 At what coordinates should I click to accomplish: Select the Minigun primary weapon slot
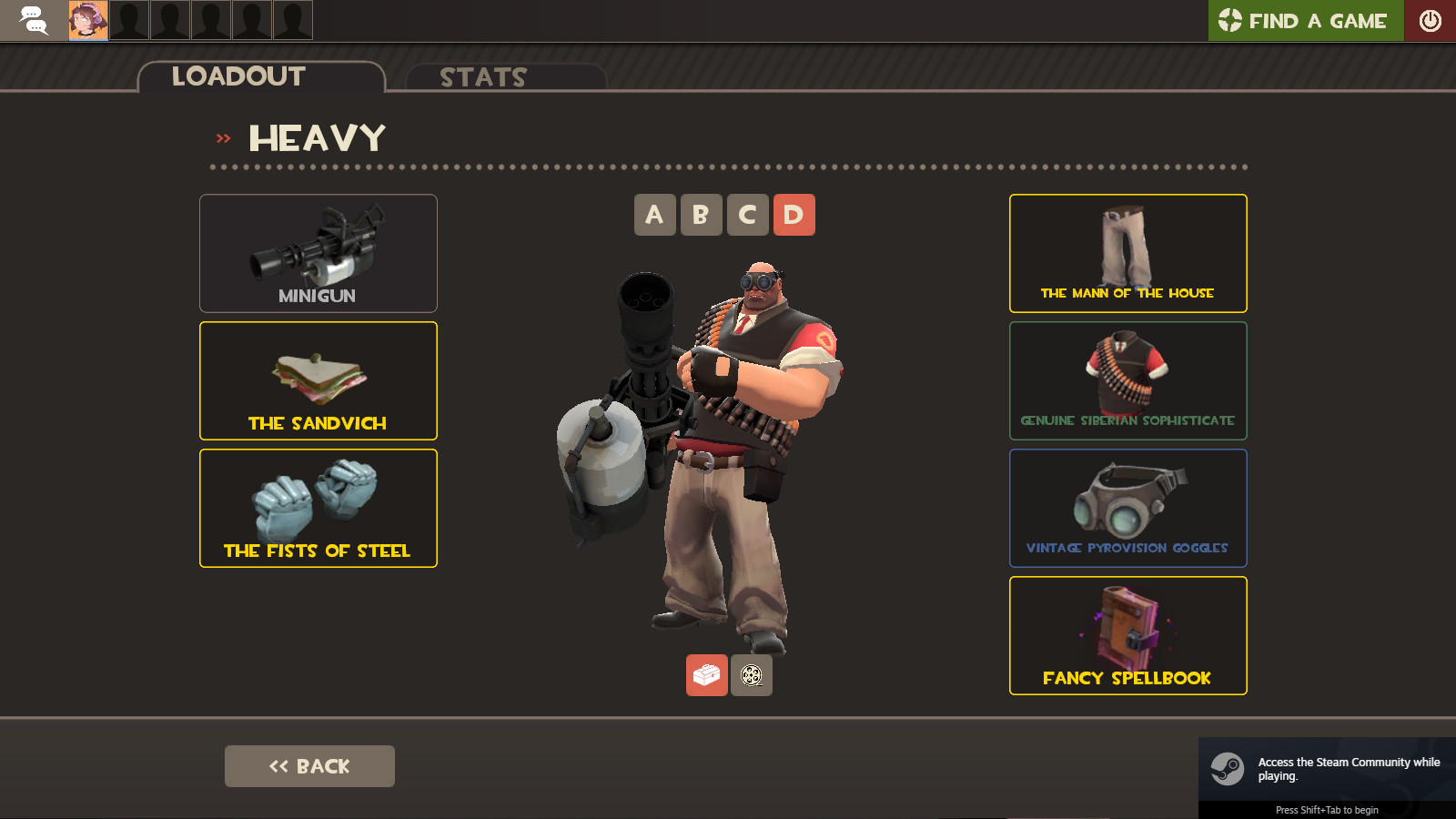[x=318, y=253]
